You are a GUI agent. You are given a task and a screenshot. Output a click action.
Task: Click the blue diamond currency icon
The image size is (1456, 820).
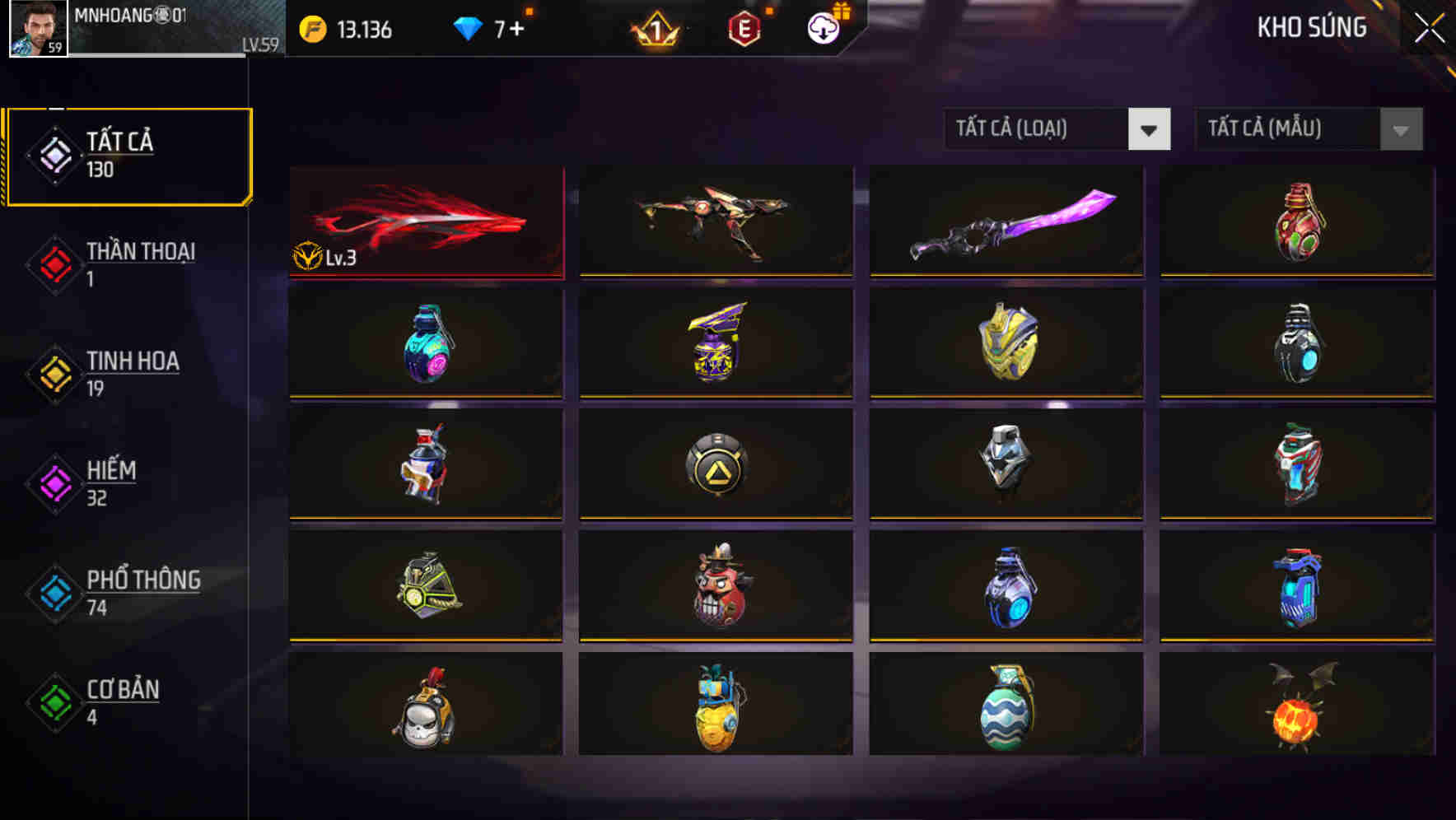coord(468,27)
